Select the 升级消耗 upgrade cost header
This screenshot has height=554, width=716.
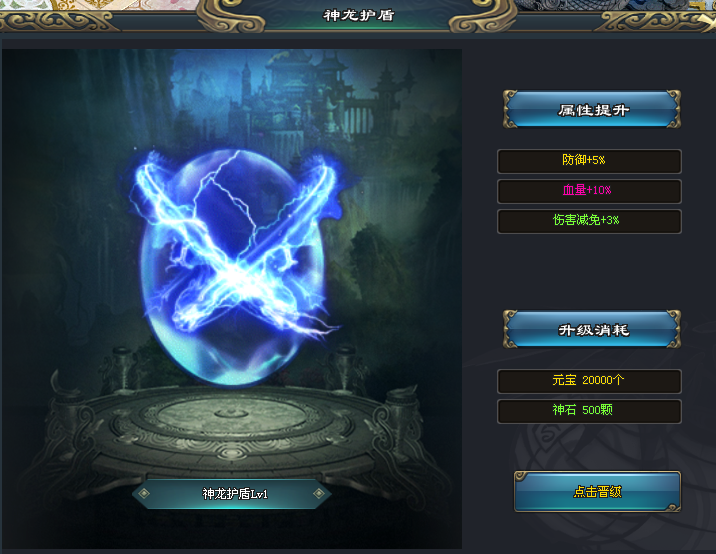tap(592, 330)
